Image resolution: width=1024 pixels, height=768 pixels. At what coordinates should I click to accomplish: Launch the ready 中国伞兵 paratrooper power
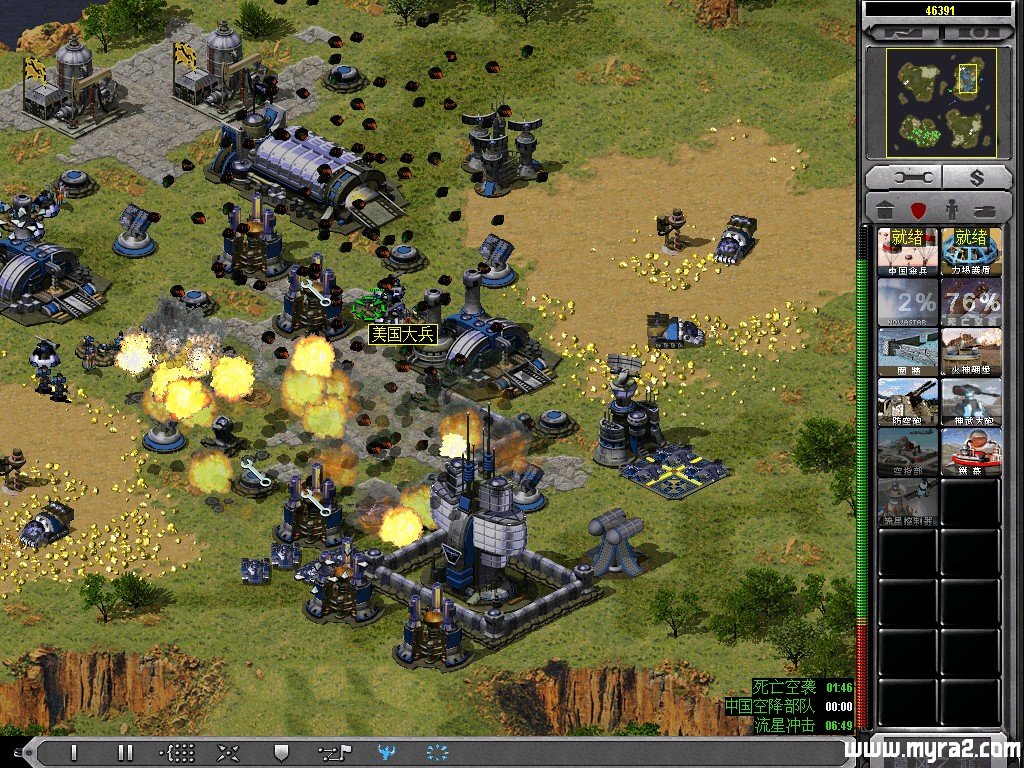click(908, 251)
